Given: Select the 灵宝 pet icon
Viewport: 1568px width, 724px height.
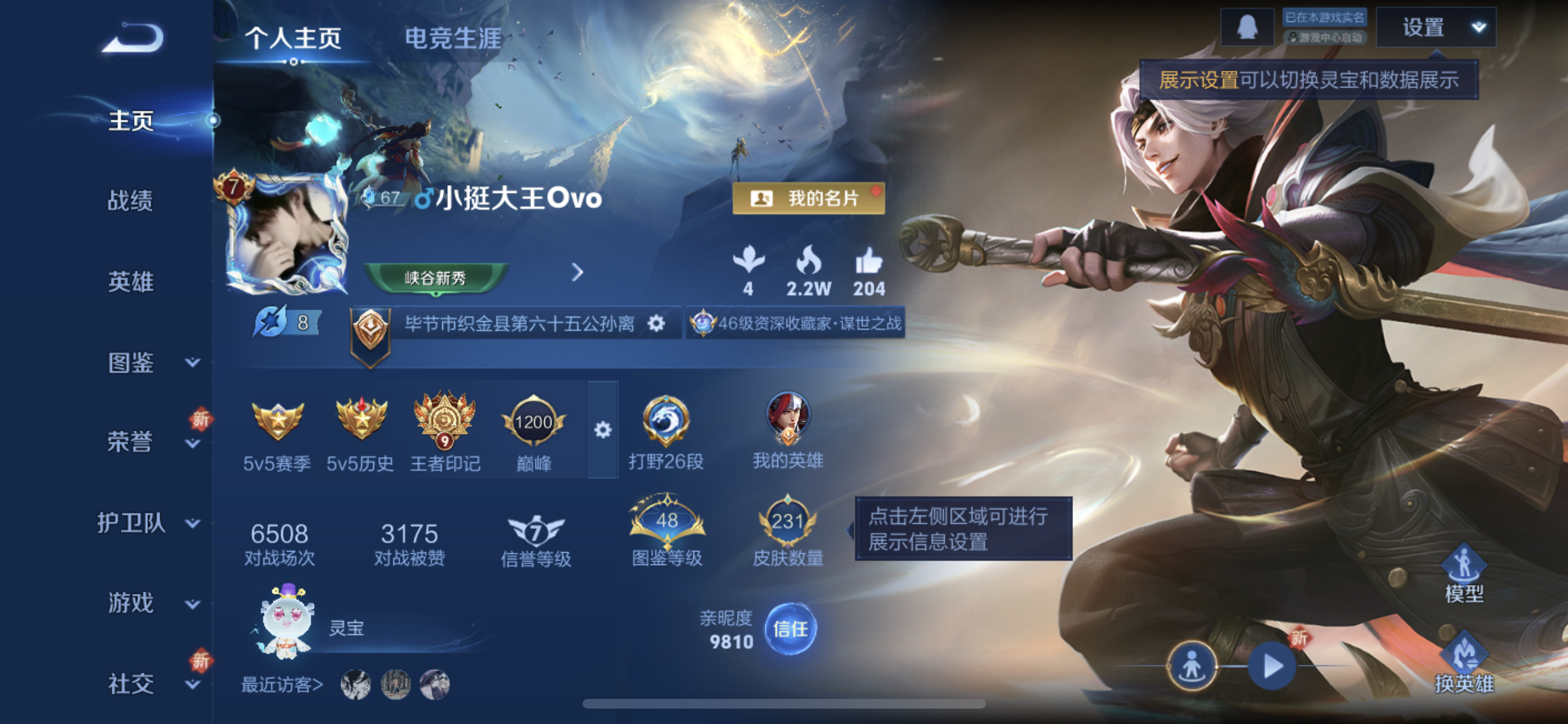Looking at the screenshot, I should [x=288, y=621].
